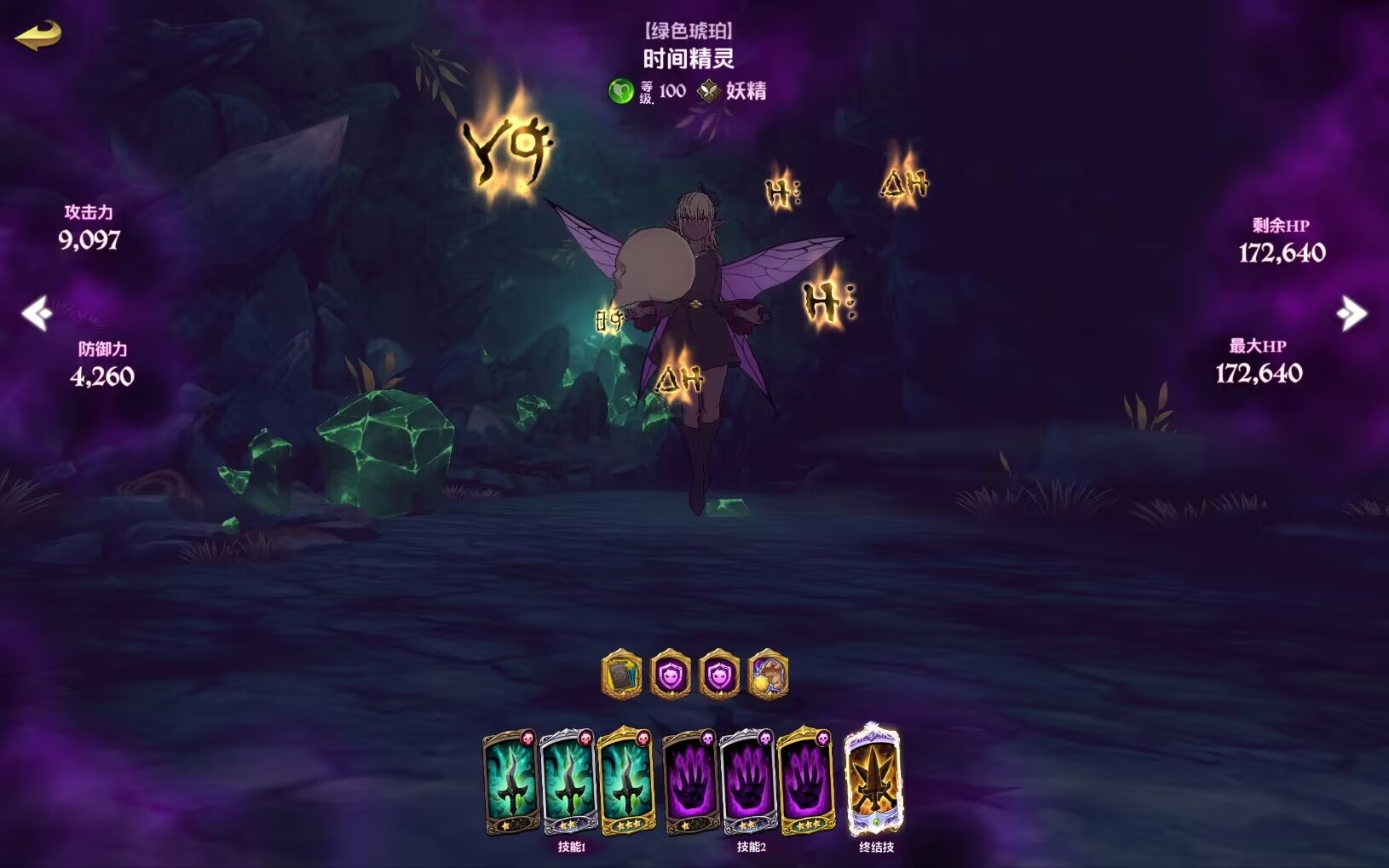Show the previous enemy with the left arrow
This screenshot has width=1389, height=868.
(37, 313)
